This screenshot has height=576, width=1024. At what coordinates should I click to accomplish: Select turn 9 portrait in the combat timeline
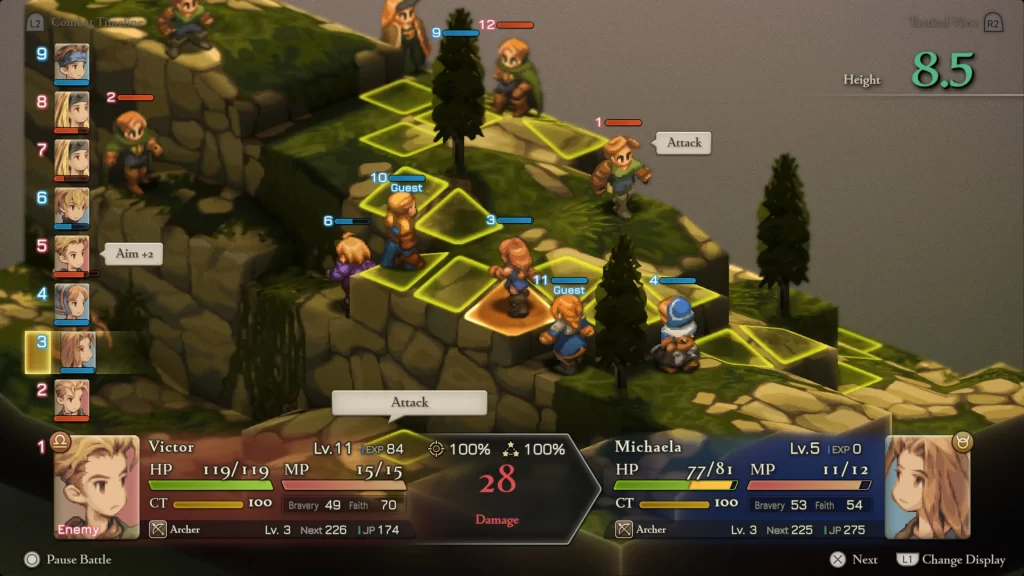click(x=71, y=62)
